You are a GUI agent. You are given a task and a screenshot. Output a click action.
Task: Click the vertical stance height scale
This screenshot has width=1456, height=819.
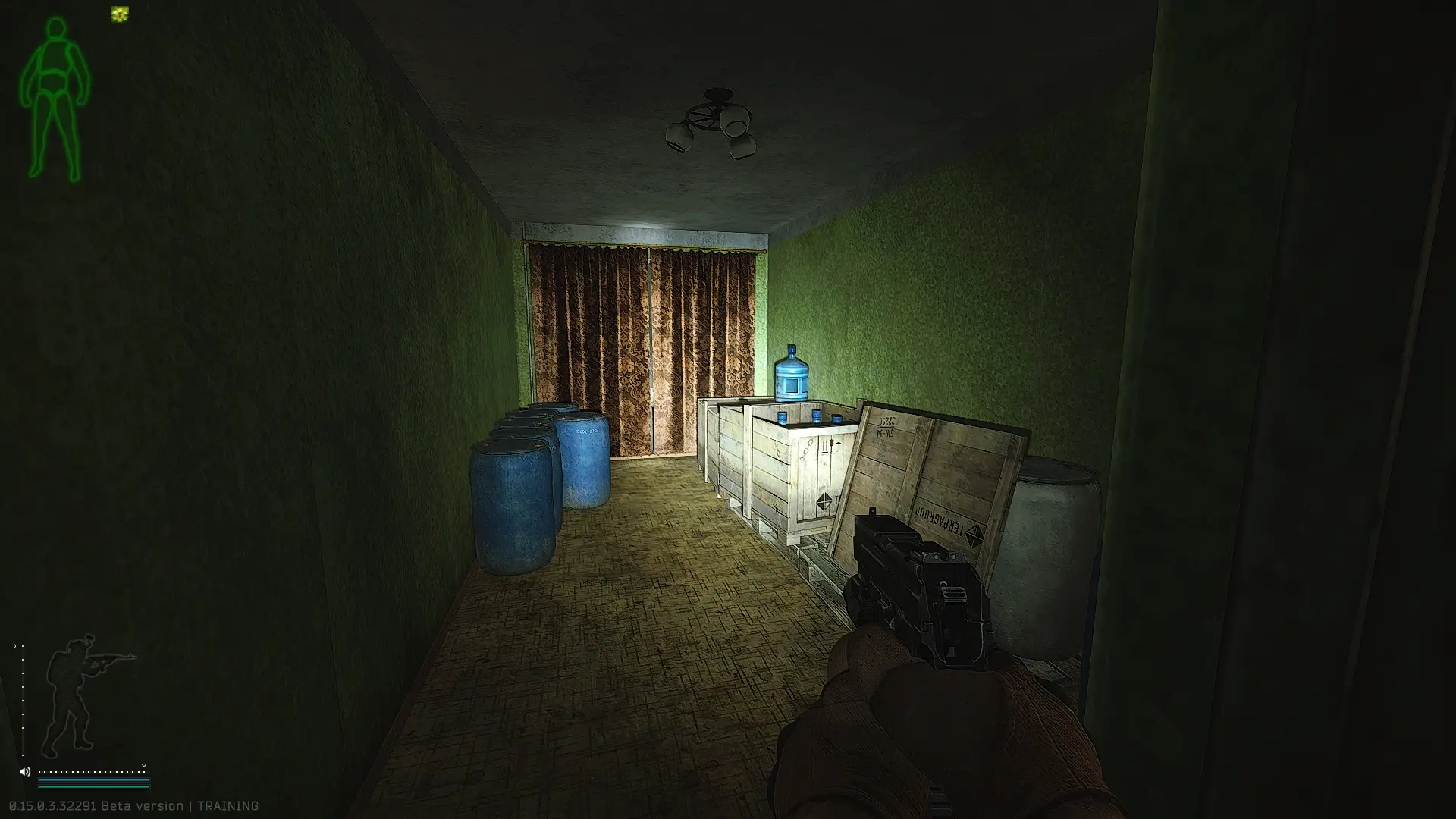23,699
